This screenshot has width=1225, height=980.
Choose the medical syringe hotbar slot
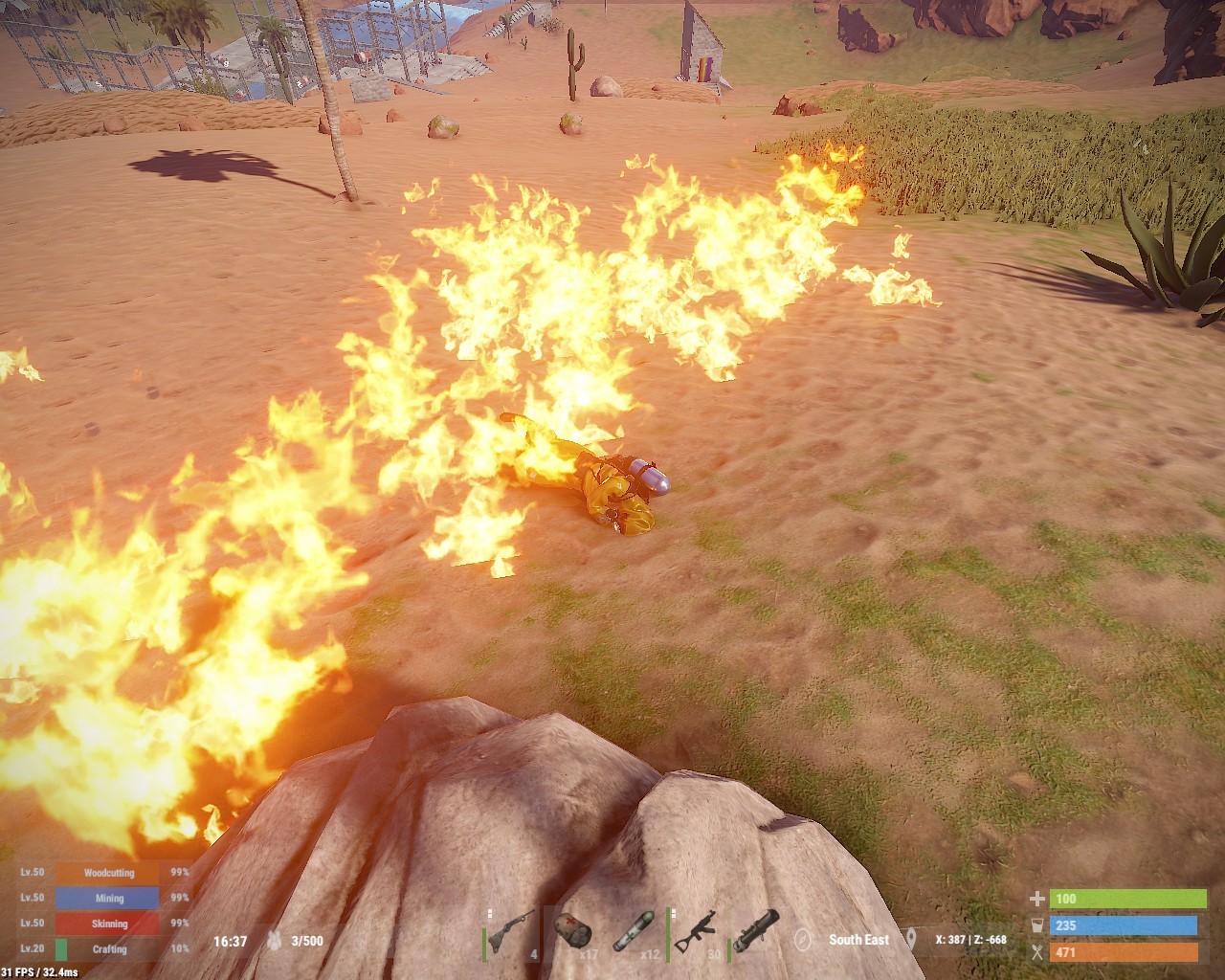coord(634,933)
